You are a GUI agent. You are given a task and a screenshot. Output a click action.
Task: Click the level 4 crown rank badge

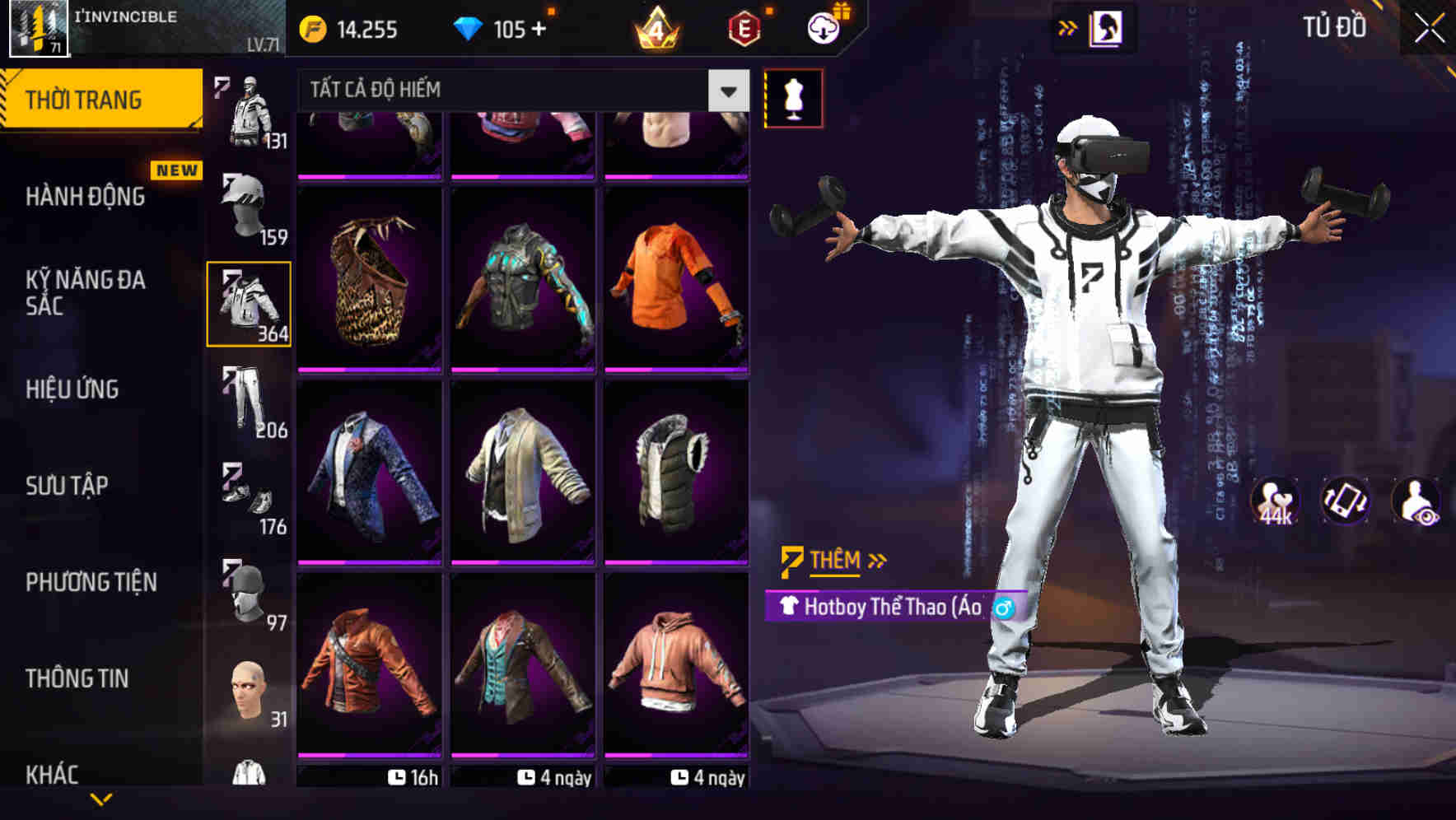click(655, 29)
